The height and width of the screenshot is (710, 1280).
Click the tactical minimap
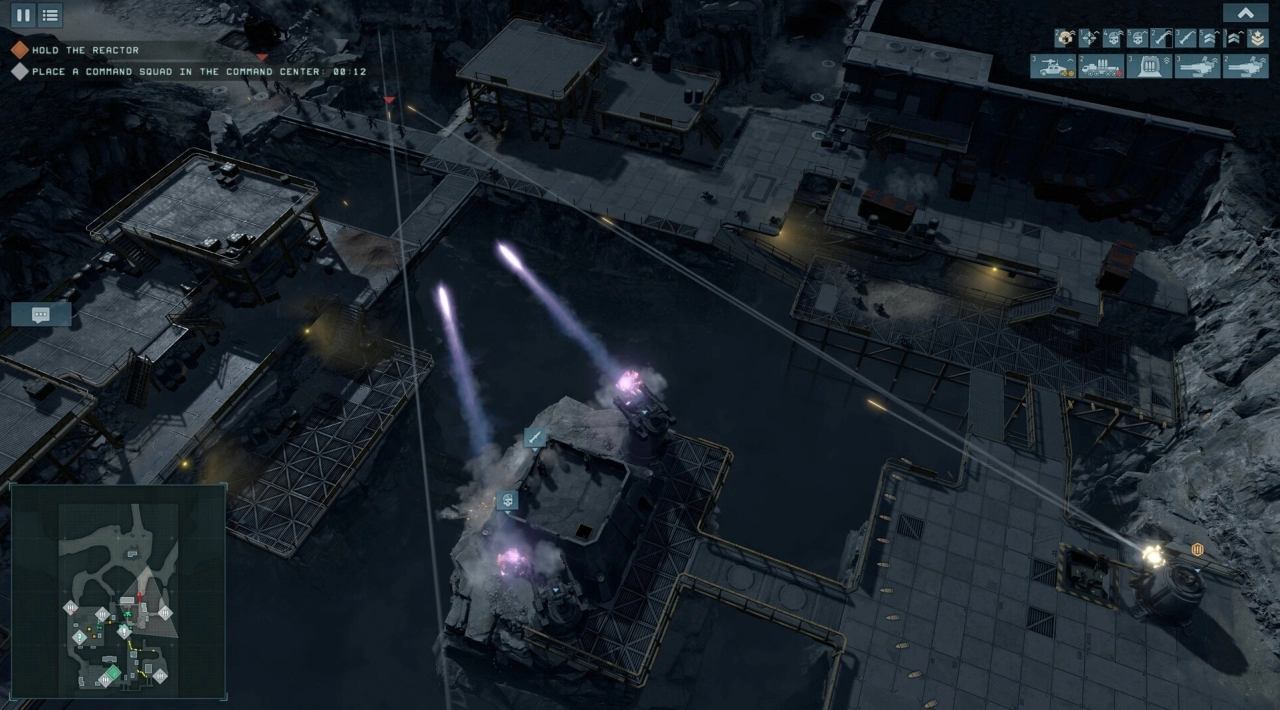118,590
